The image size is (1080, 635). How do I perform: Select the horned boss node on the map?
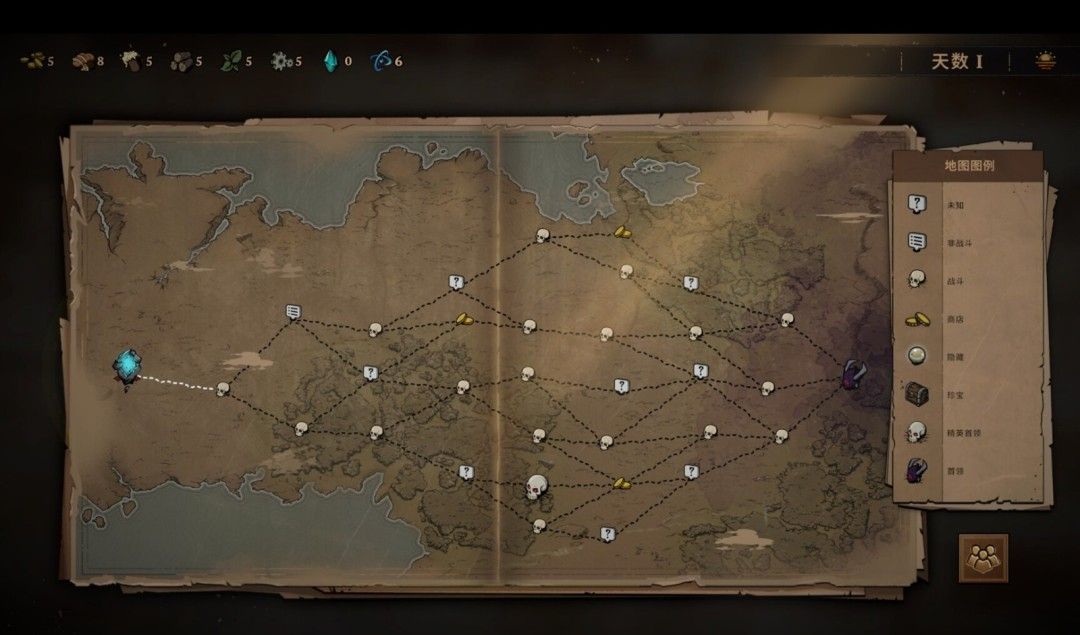855,377
